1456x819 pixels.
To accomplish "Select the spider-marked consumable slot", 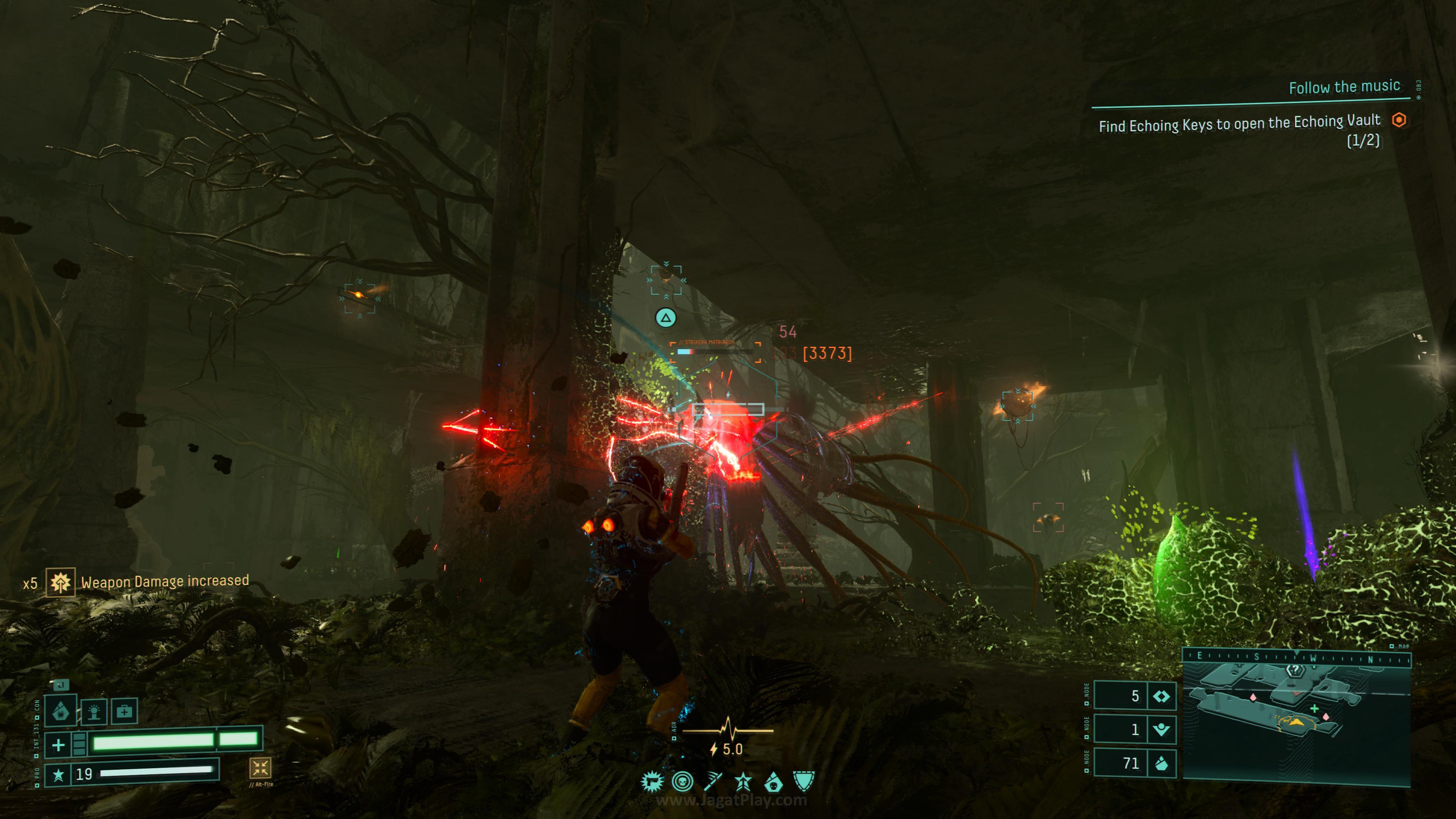I will [61, 711].
